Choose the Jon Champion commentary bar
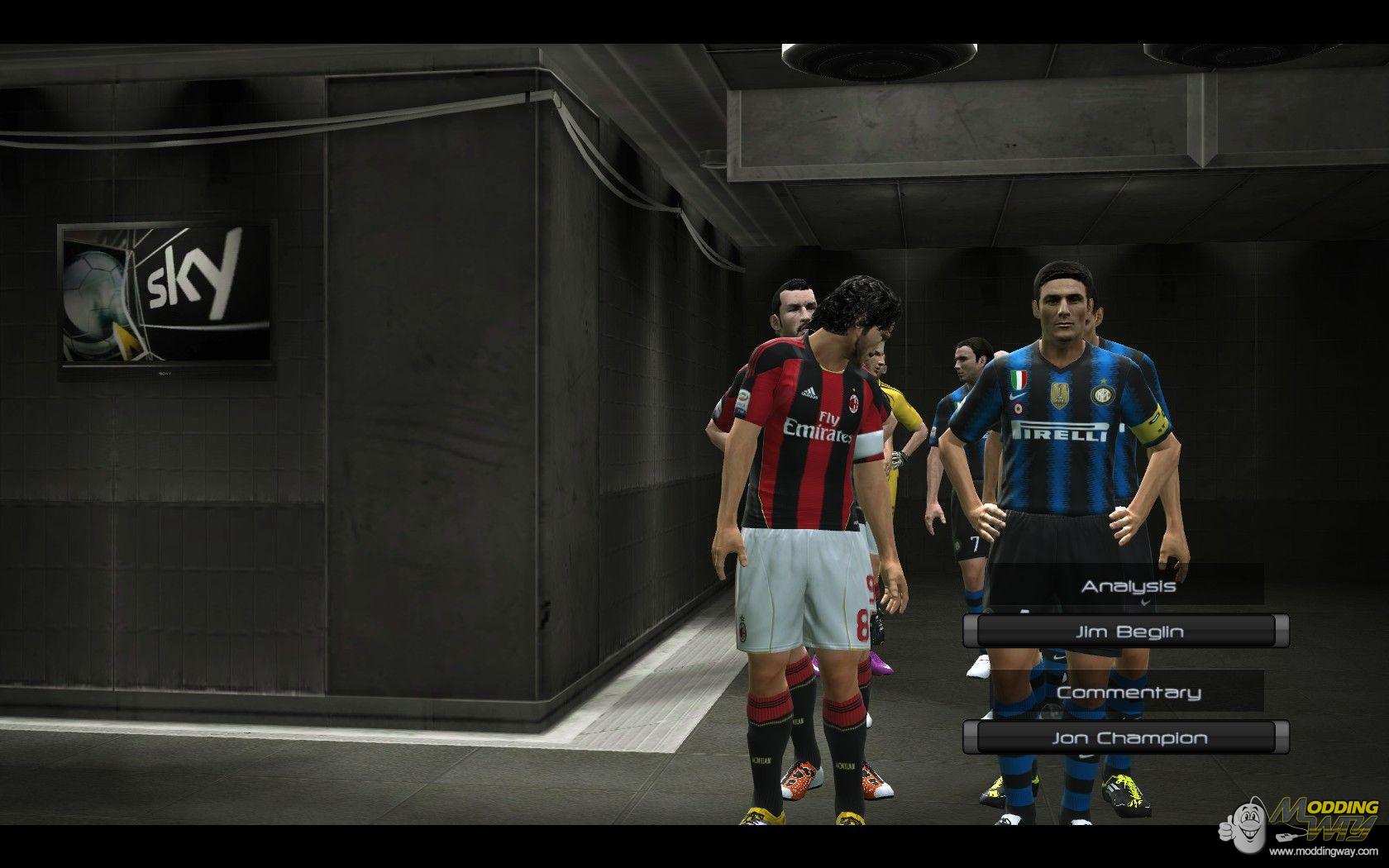Viewport: 1389px width, 868px height. pos(1127,738)
